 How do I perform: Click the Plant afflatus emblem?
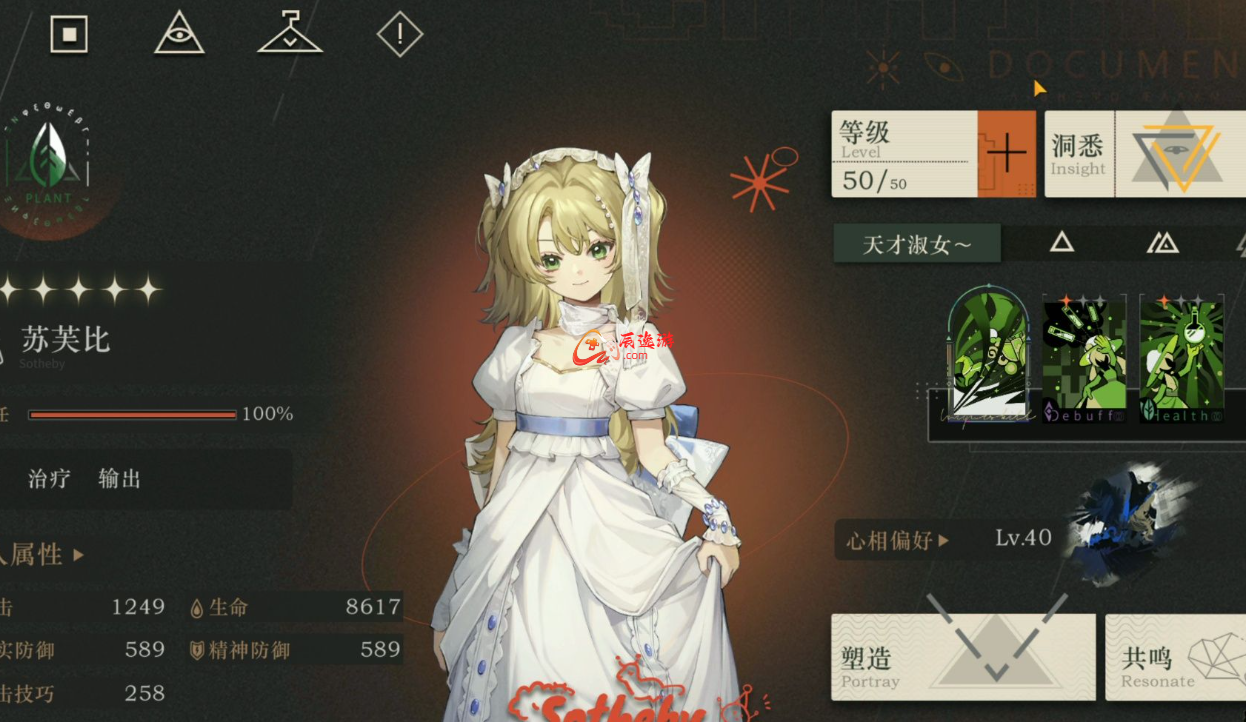coord(49,164)
